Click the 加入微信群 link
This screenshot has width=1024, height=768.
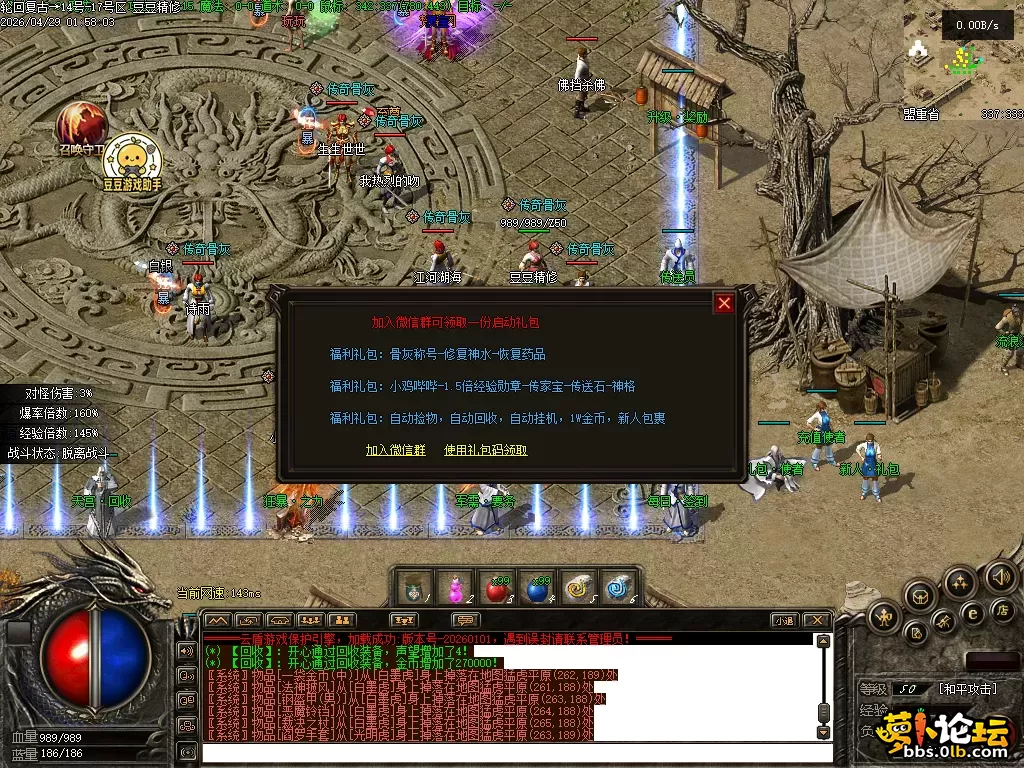[x=395, y=450]
